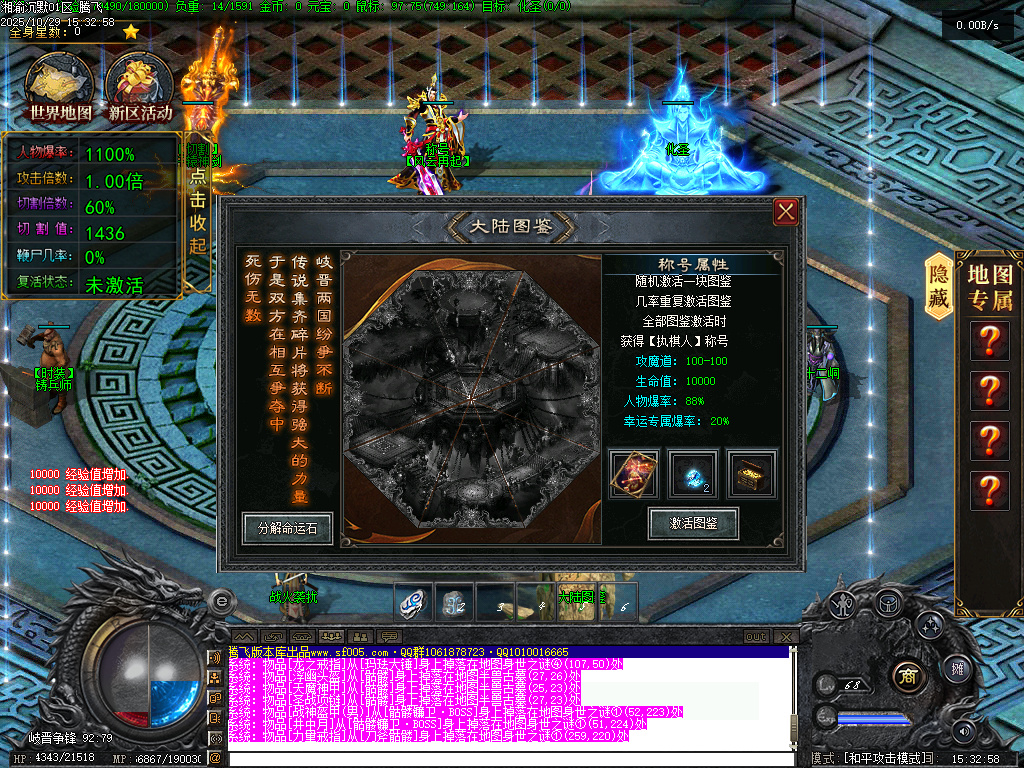Viewport: 1024px width, 768px height.
Task: Open the 新区活动 events menu
Action: (x=141, y=88)
